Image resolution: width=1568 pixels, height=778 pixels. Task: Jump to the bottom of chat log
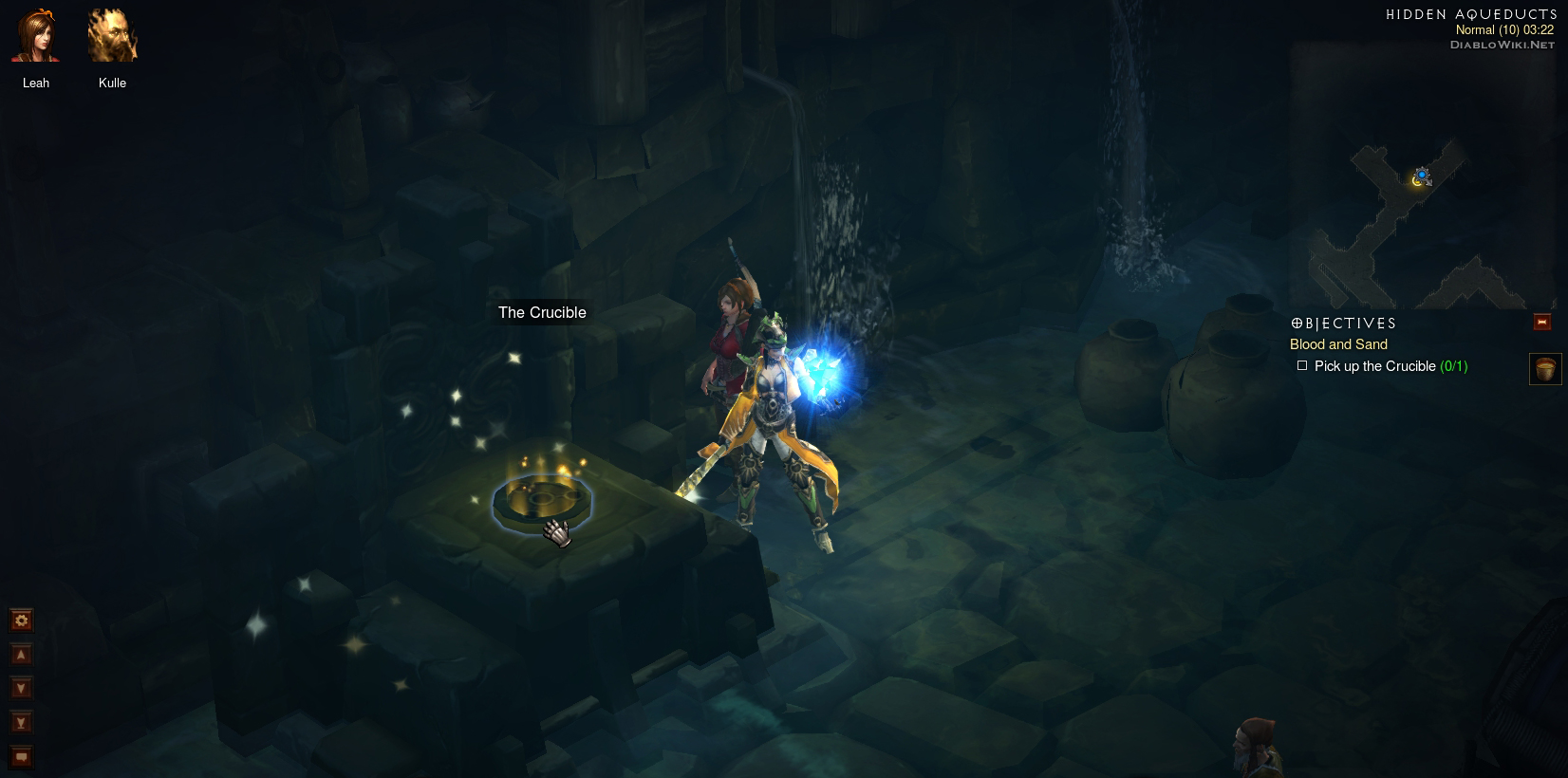pos(21,723)
